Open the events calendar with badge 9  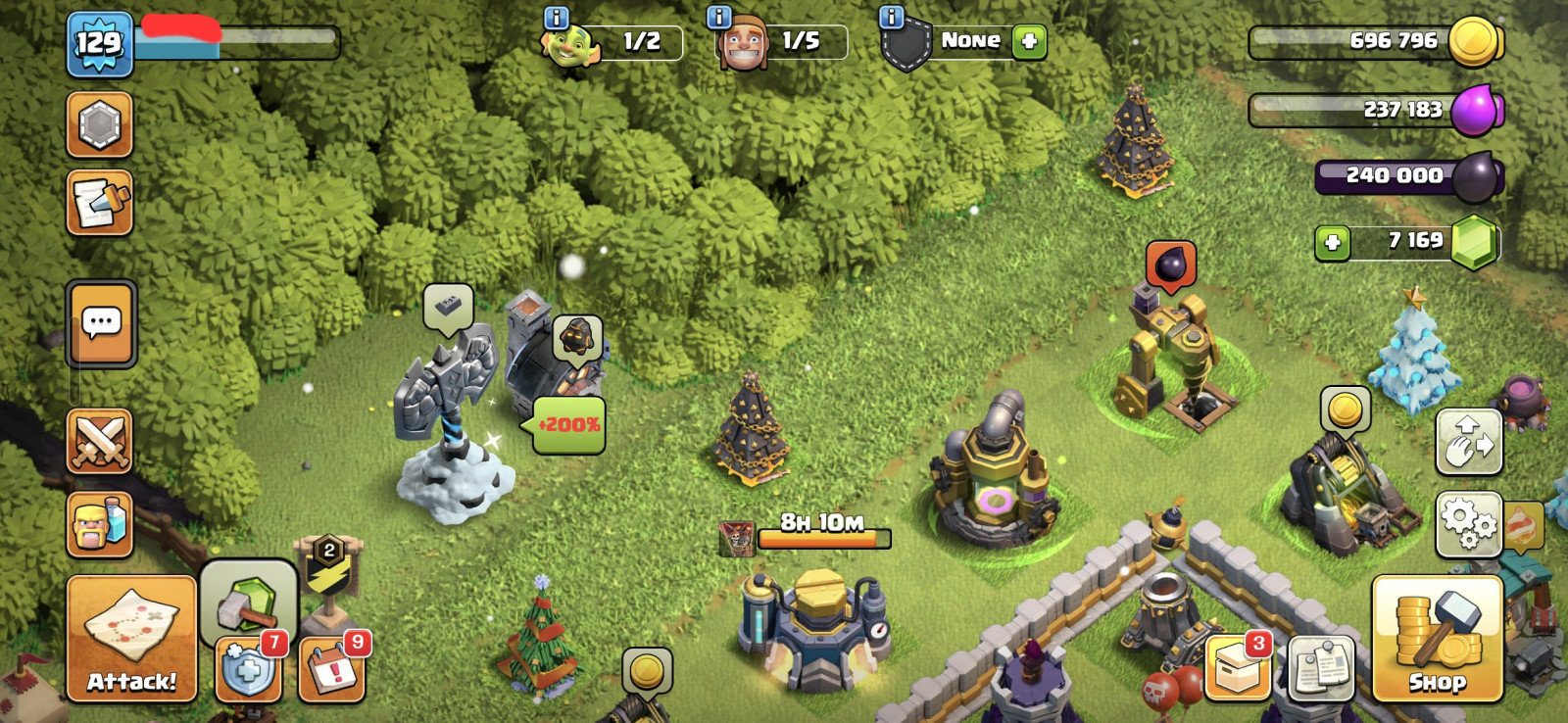[x=331, y=670]
